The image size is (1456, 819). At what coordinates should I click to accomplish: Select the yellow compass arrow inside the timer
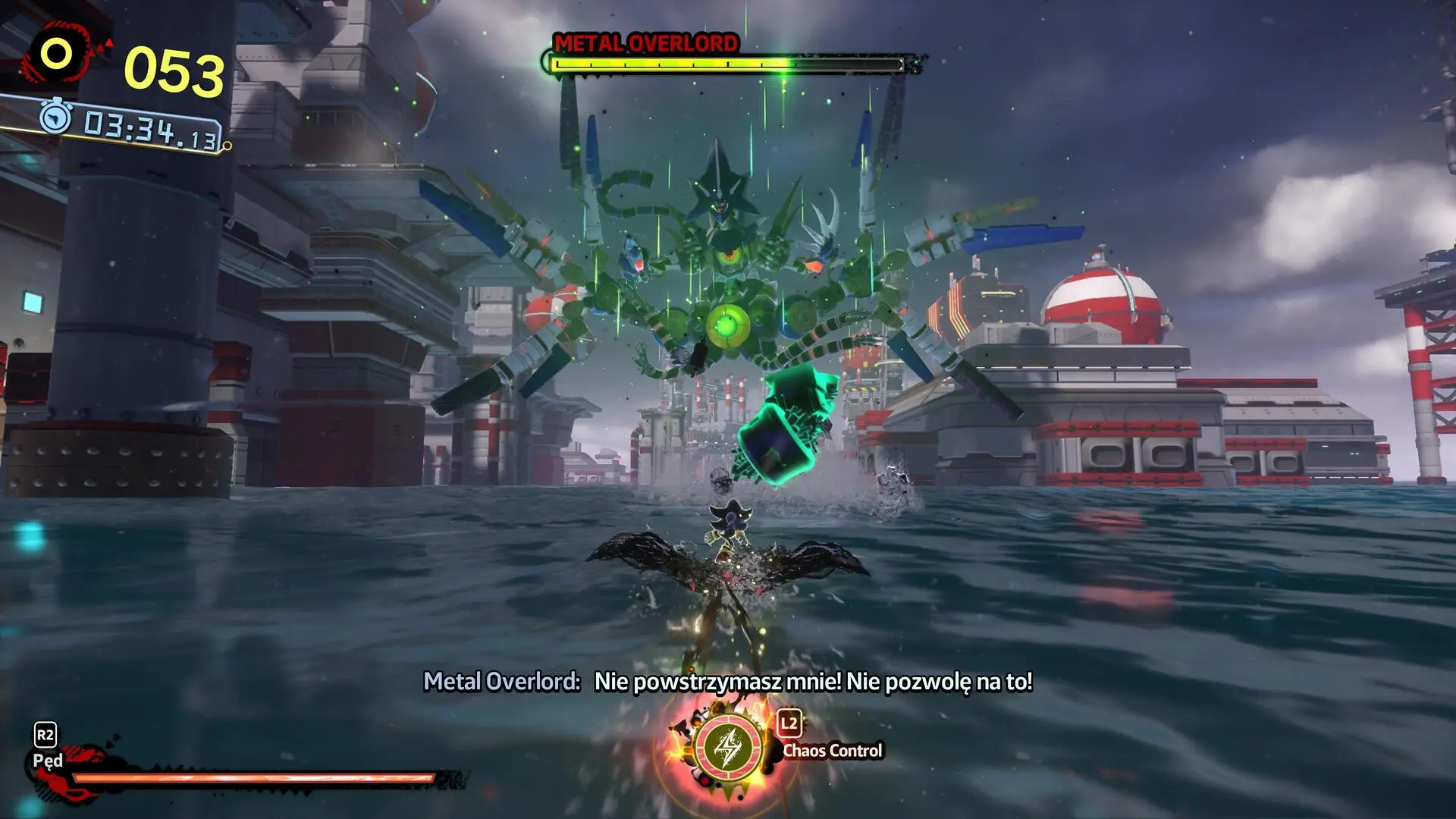point(55,118)
